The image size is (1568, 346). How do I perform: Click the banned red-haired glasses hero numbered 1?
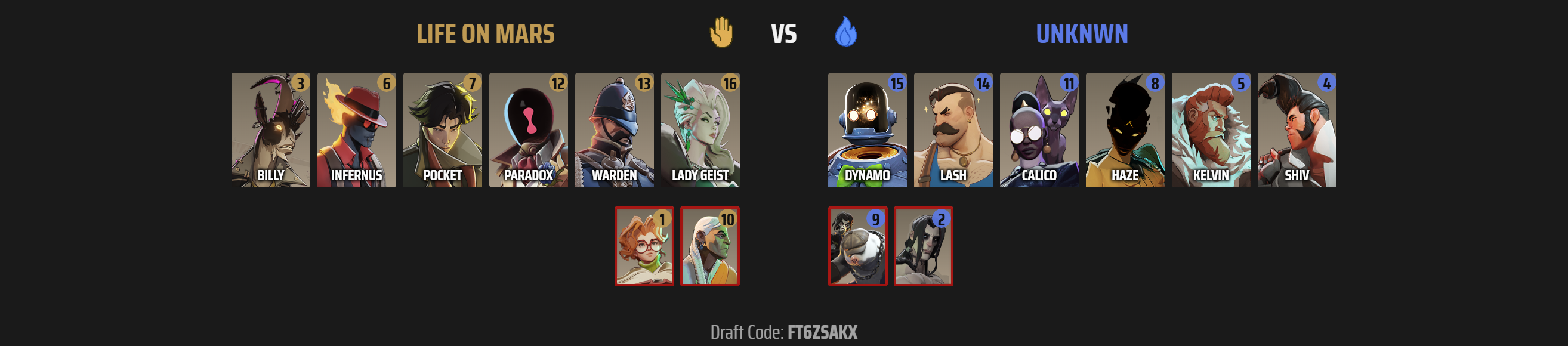(644, 246)
